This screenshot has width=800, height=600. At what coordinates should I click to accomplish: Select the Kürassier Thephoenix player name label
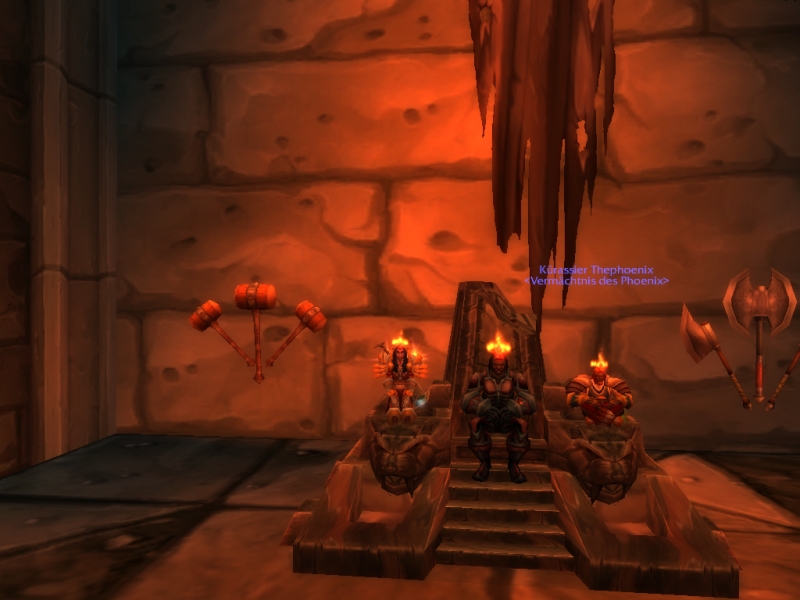[x=595, y=270]
